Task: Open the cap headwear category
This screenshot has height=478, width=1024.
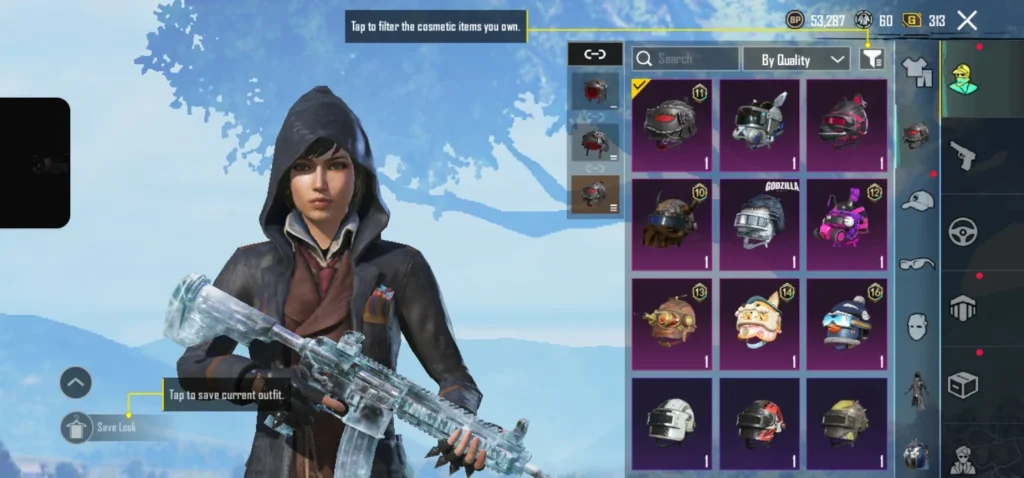Action: 916,200
